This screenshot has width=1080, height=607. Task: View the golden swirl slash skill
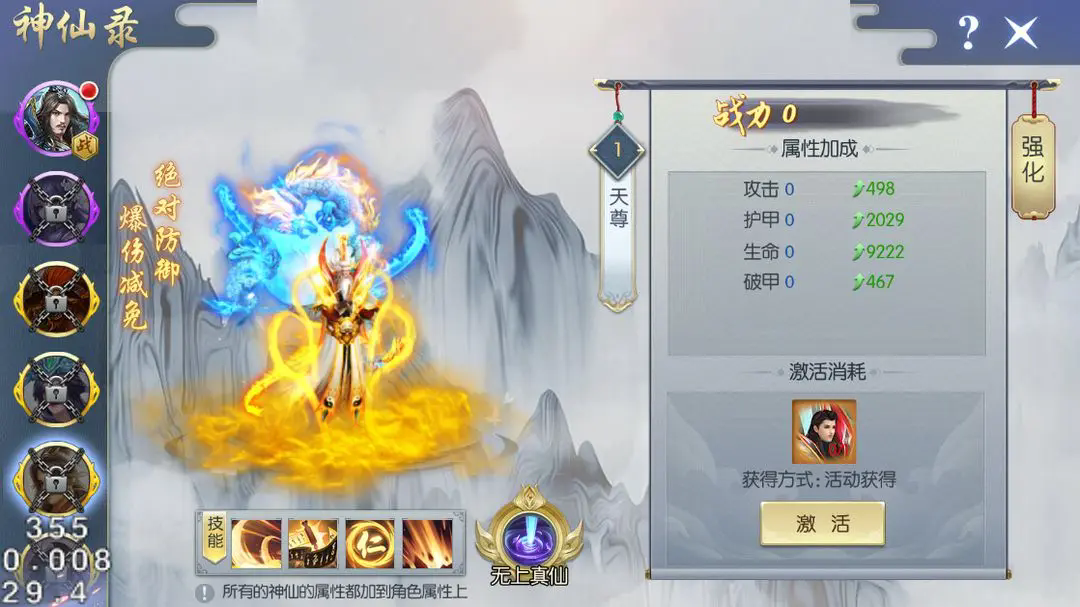256,543
